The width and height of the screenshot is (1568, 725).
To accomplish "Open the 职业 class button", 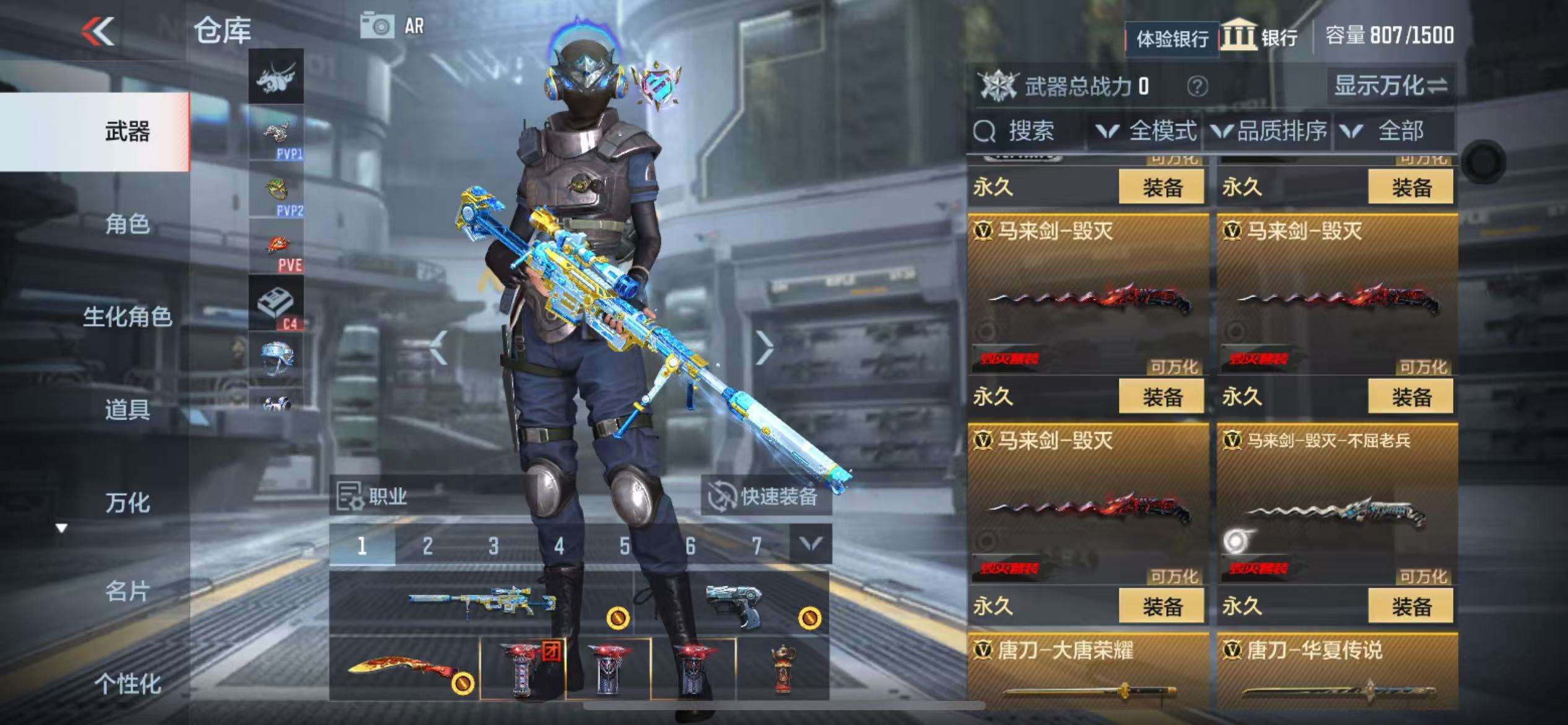I will [373, 496].
